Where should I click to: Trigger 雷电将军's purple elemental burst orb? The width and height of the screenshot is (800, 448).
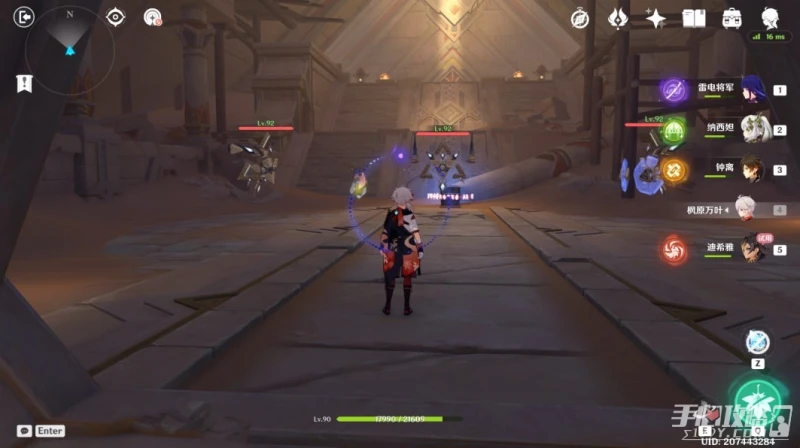(x=672, y=90)
